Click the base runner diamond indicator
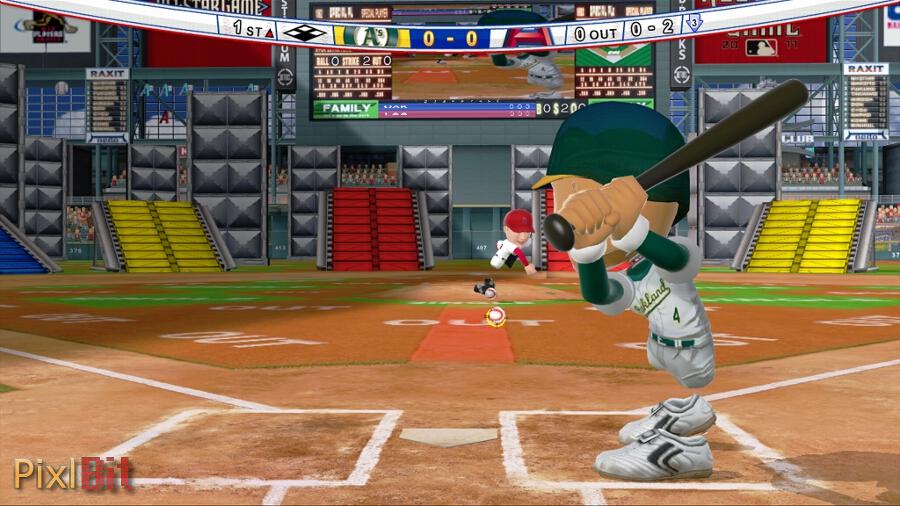Viewport: 900px width, 506px height. pos(304,32)
